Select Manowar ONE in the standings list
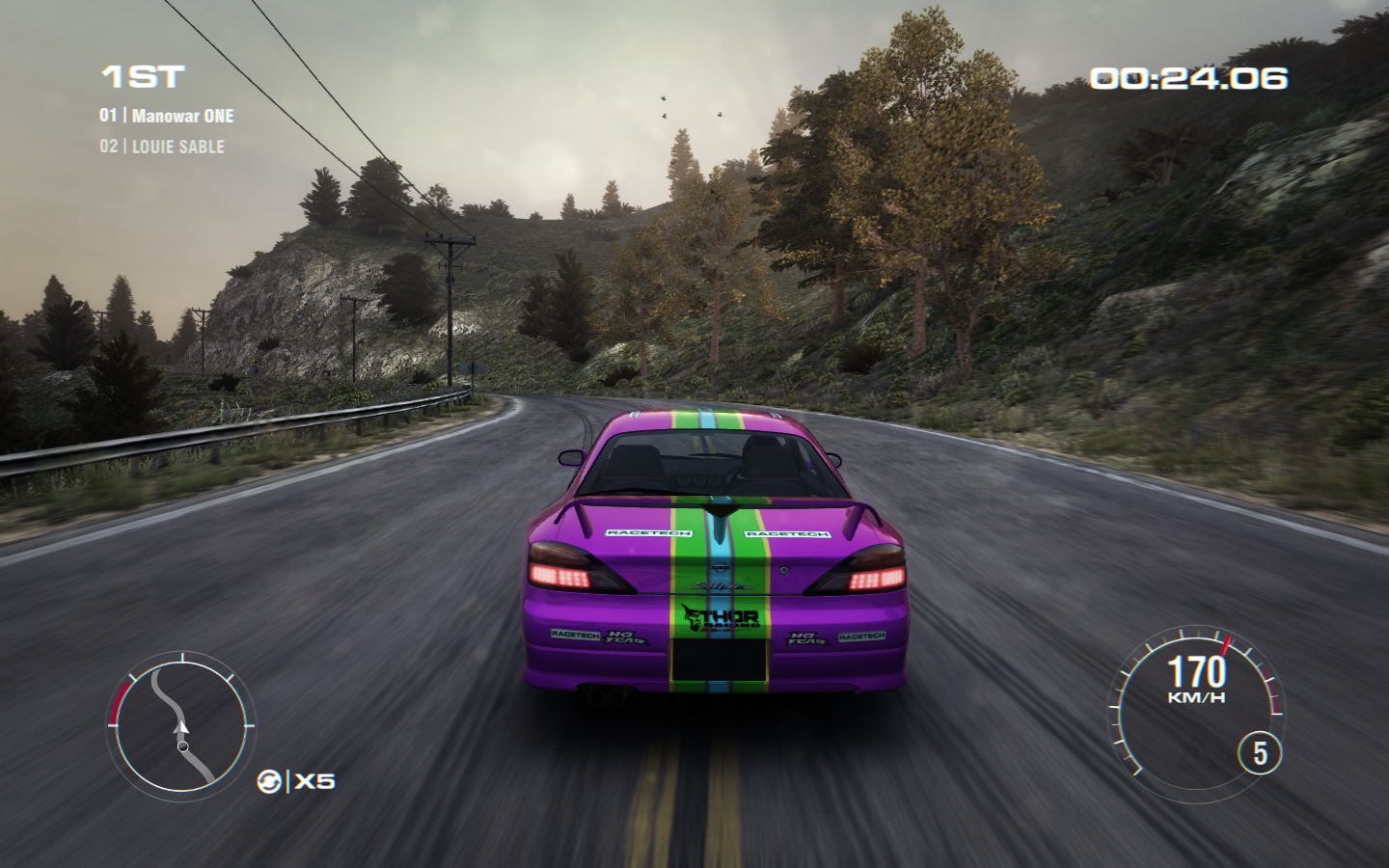1389x868 pixels. pos(182,116)
